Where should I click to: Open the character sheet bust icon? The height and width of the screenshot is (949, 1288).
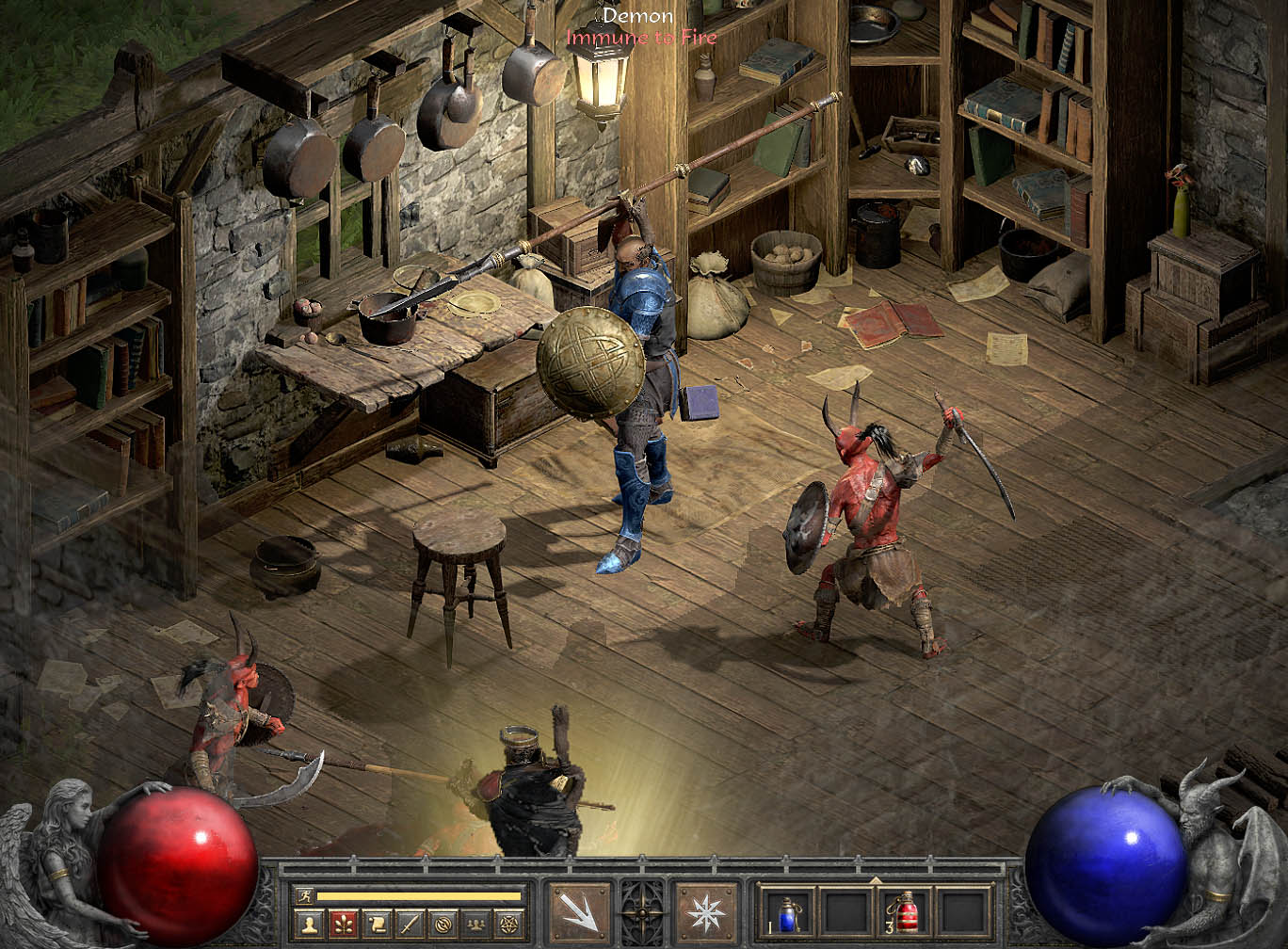[309, 925]
